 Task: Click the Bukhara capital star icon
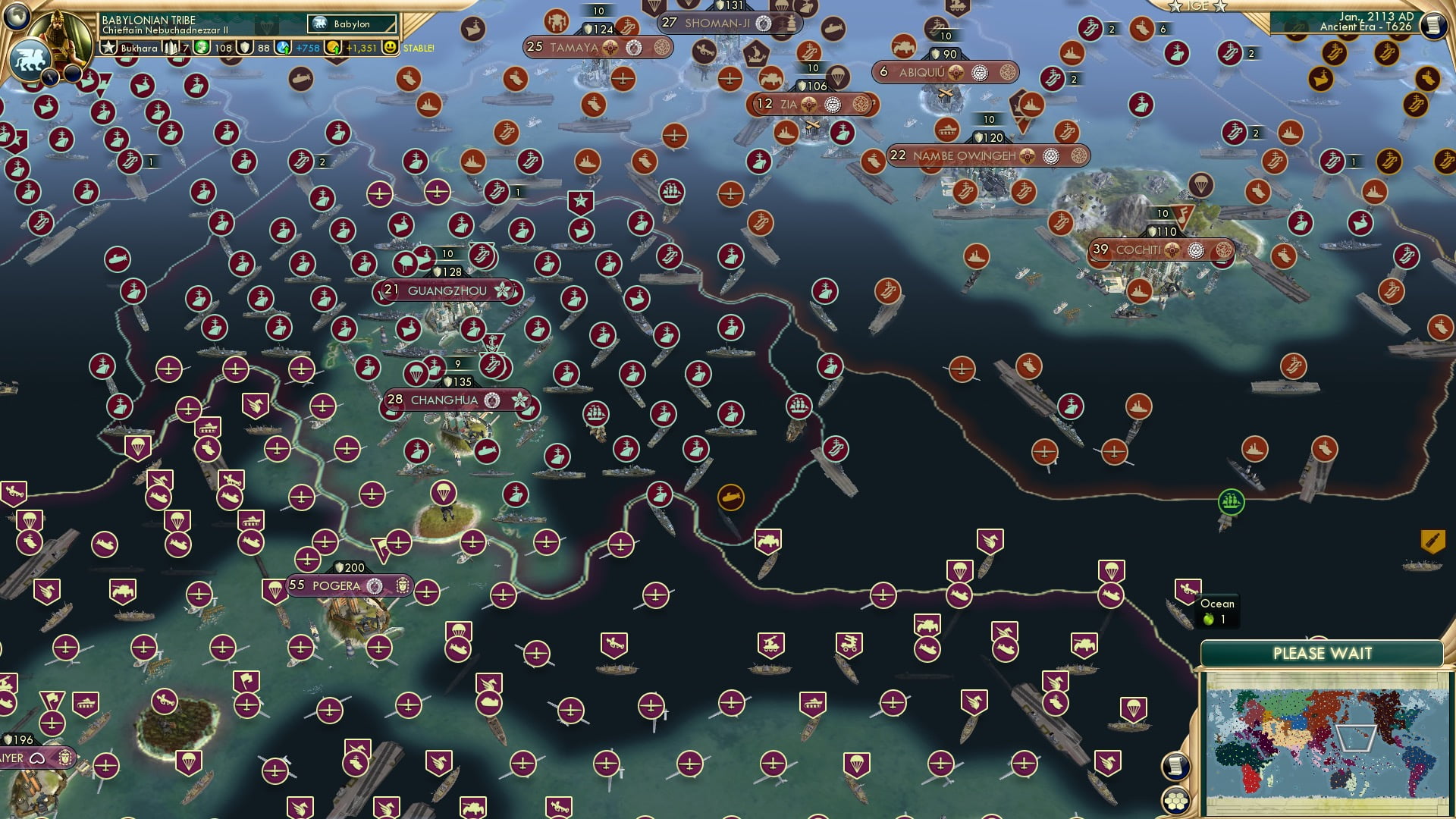pos(108,49)
